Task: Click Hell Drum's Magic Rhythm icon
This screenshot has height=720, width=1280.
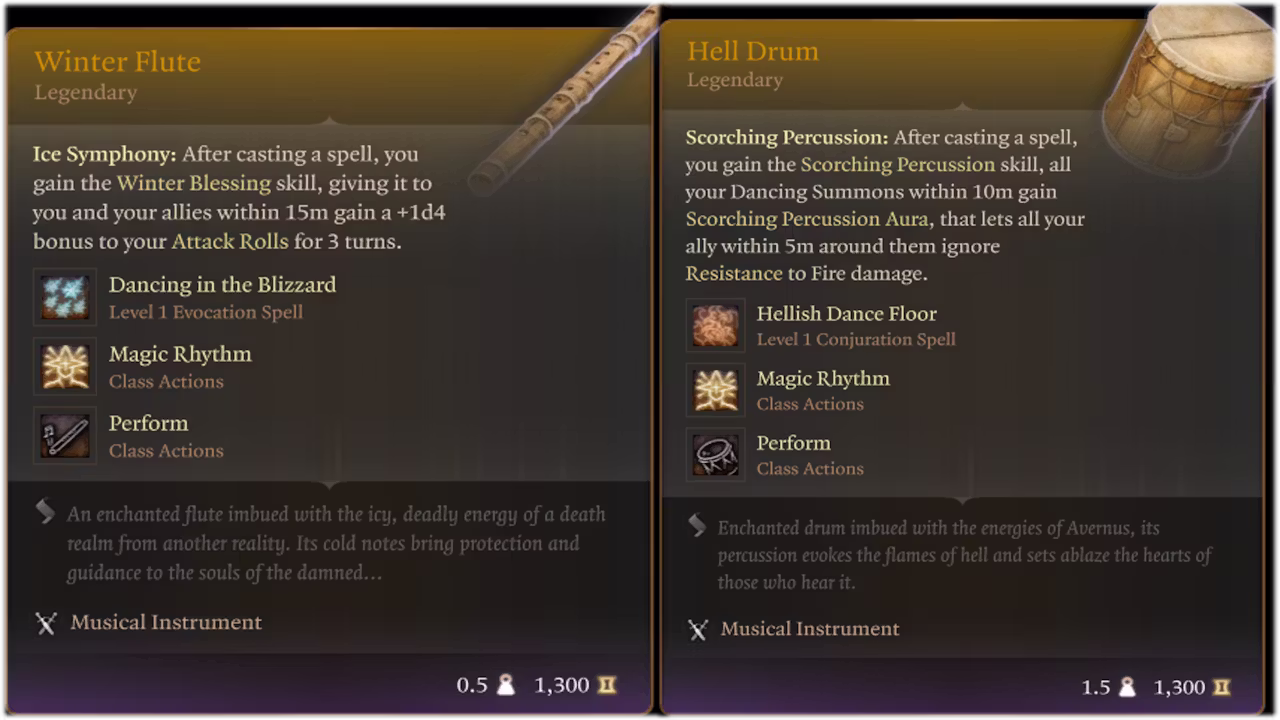Action: [x=715, y=390]
